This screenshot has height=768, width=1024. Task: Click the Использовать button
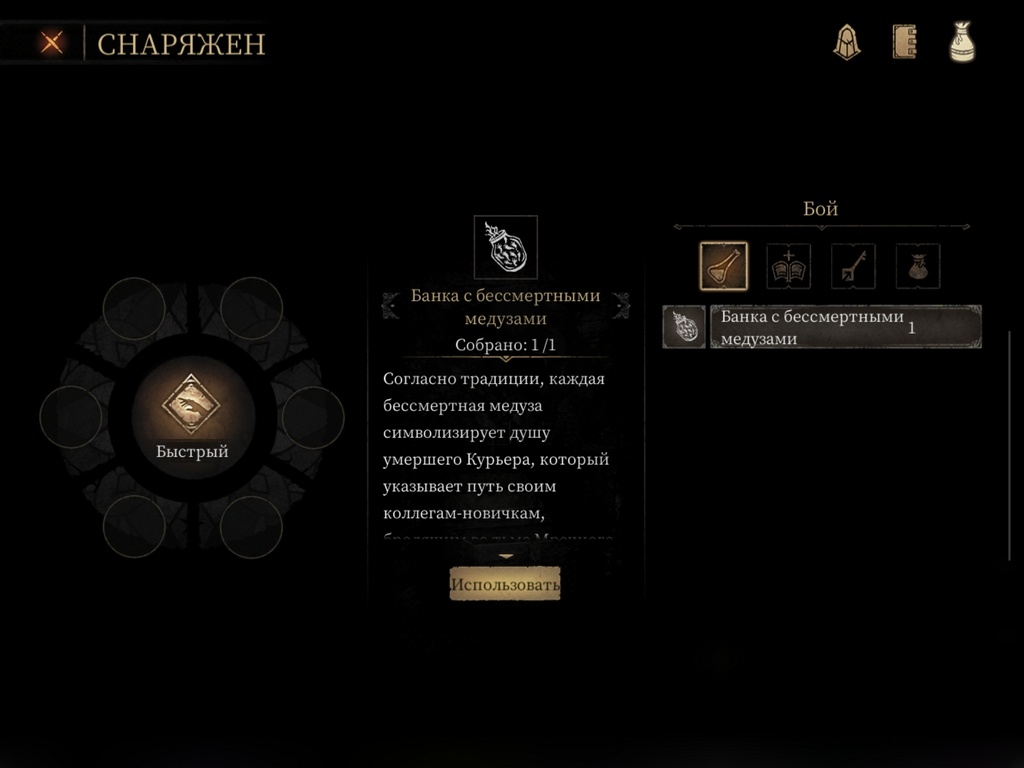tap(505, 584)
